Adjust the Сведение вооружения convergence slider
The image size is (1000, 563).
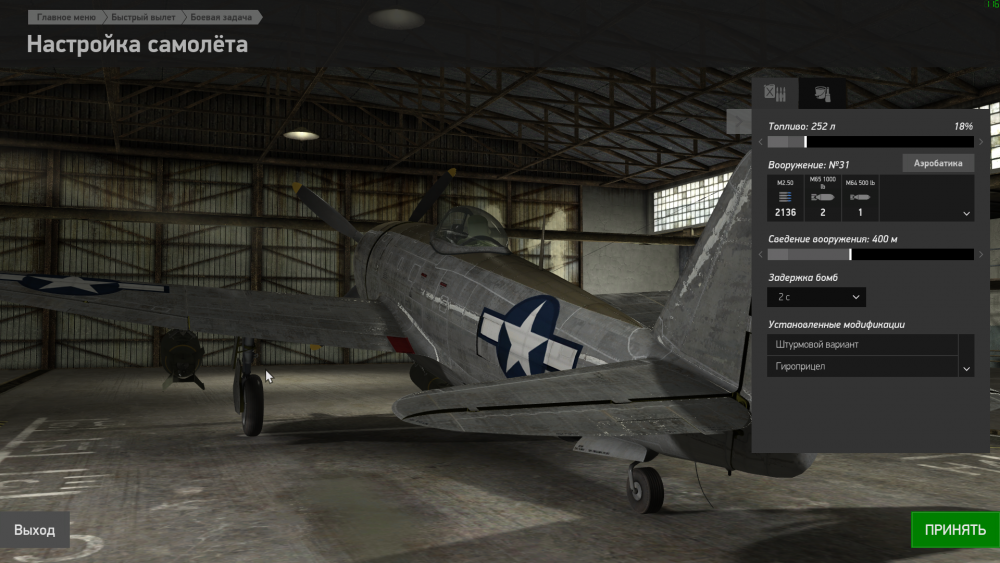pyautogui.click(x=870, y=255)
